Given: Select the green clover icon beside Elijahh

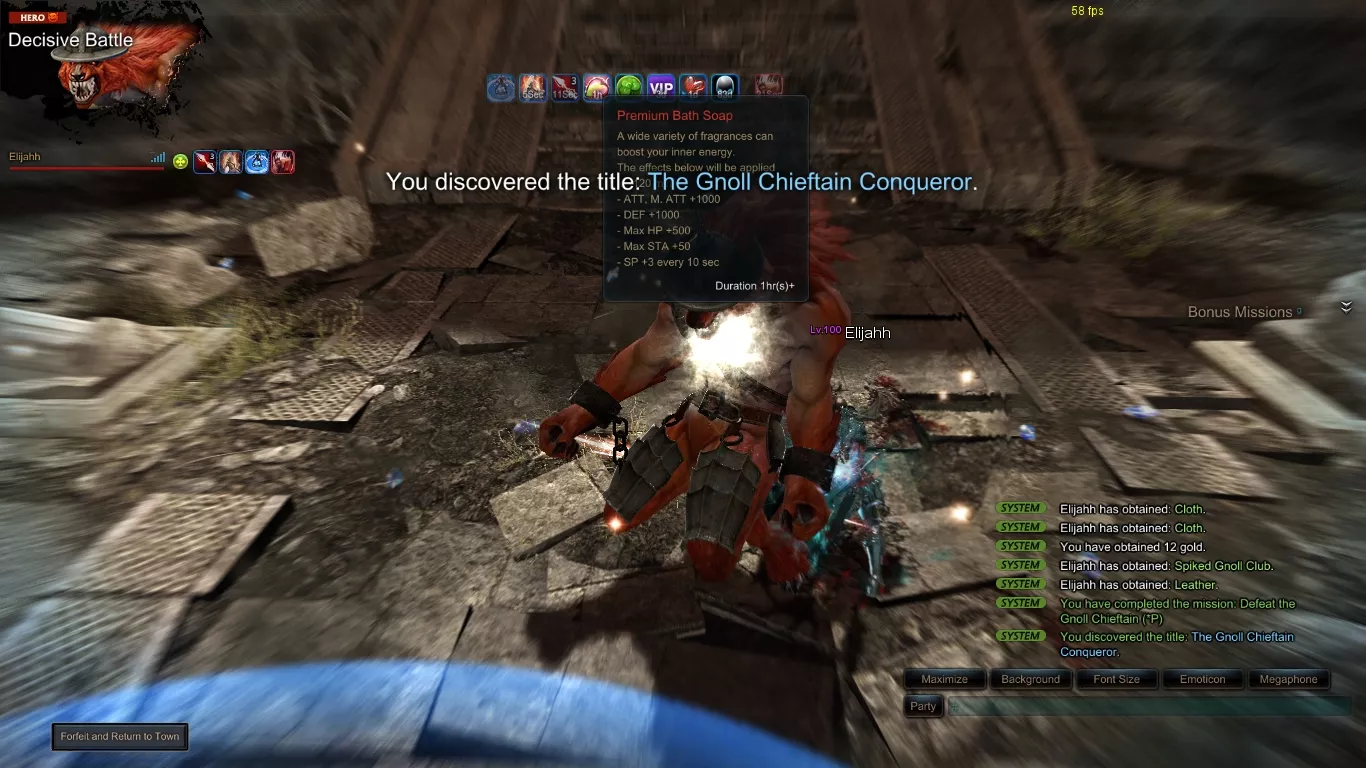Looking at the screenshot, I should click(x=180, y=161).
